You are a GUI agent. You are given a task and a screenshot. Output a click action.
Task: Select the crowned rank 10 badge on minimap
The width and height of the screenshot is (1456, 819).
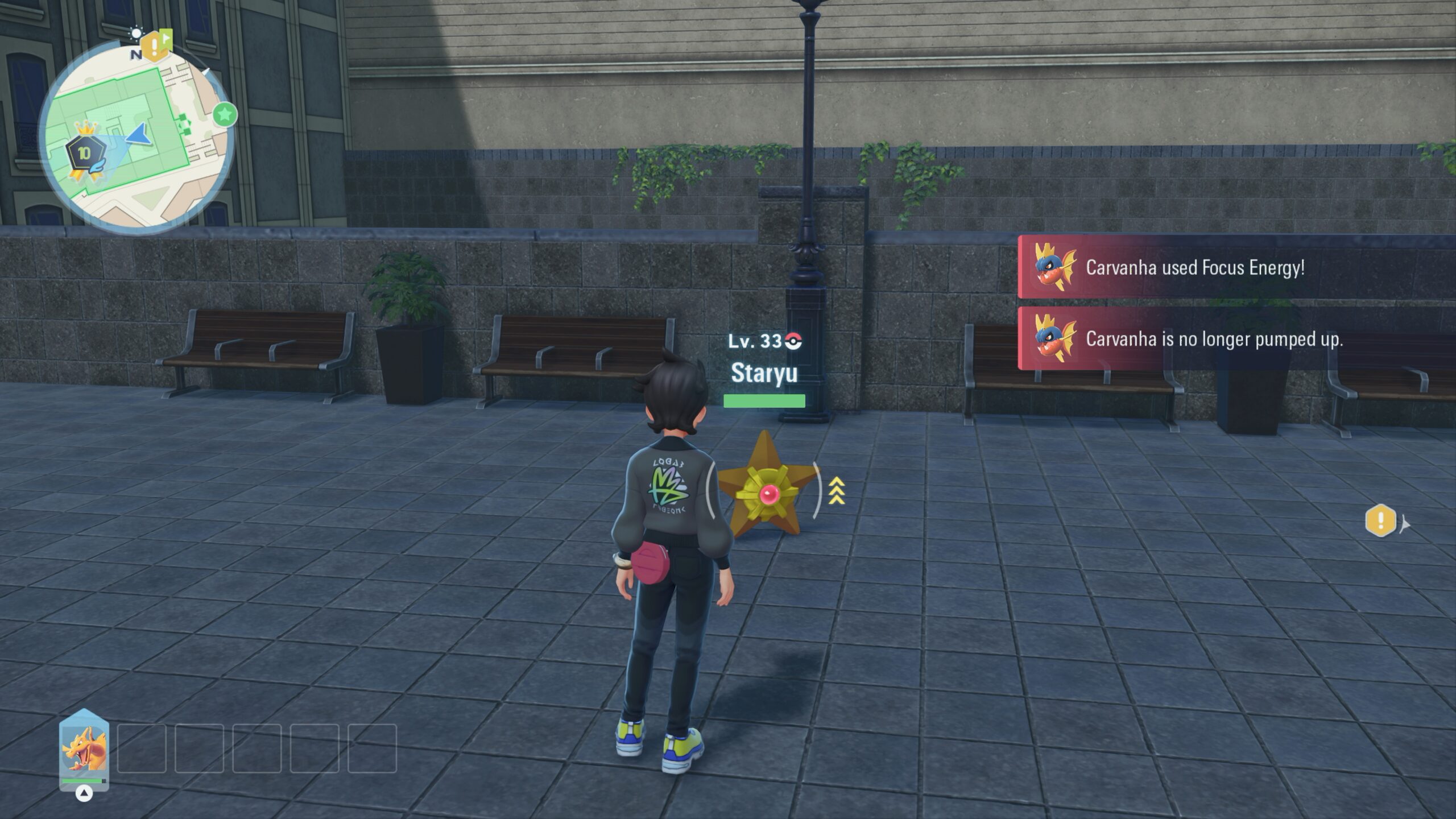(x=85, y=152)
